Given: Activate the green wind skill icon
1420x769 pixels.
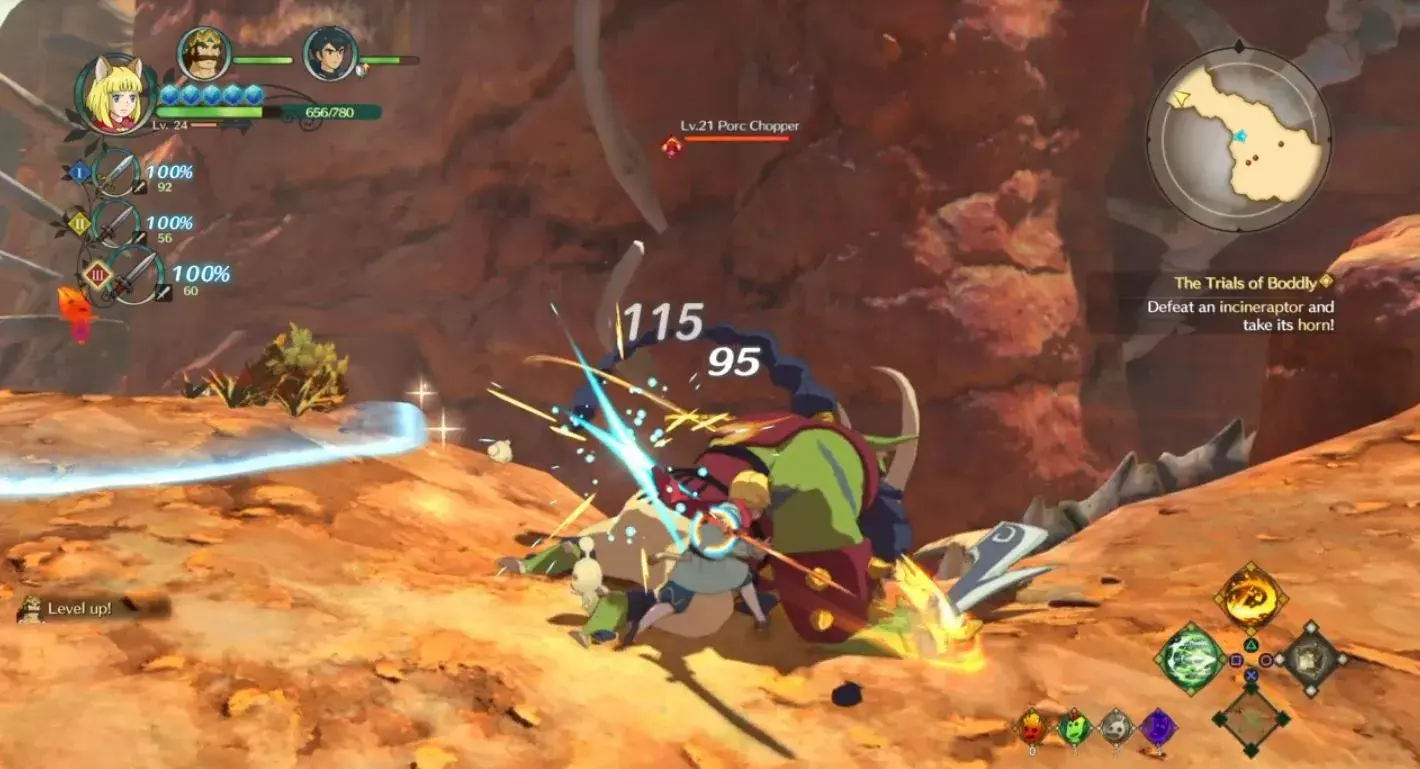Looking at the screenshot, I should [1190, 658].
